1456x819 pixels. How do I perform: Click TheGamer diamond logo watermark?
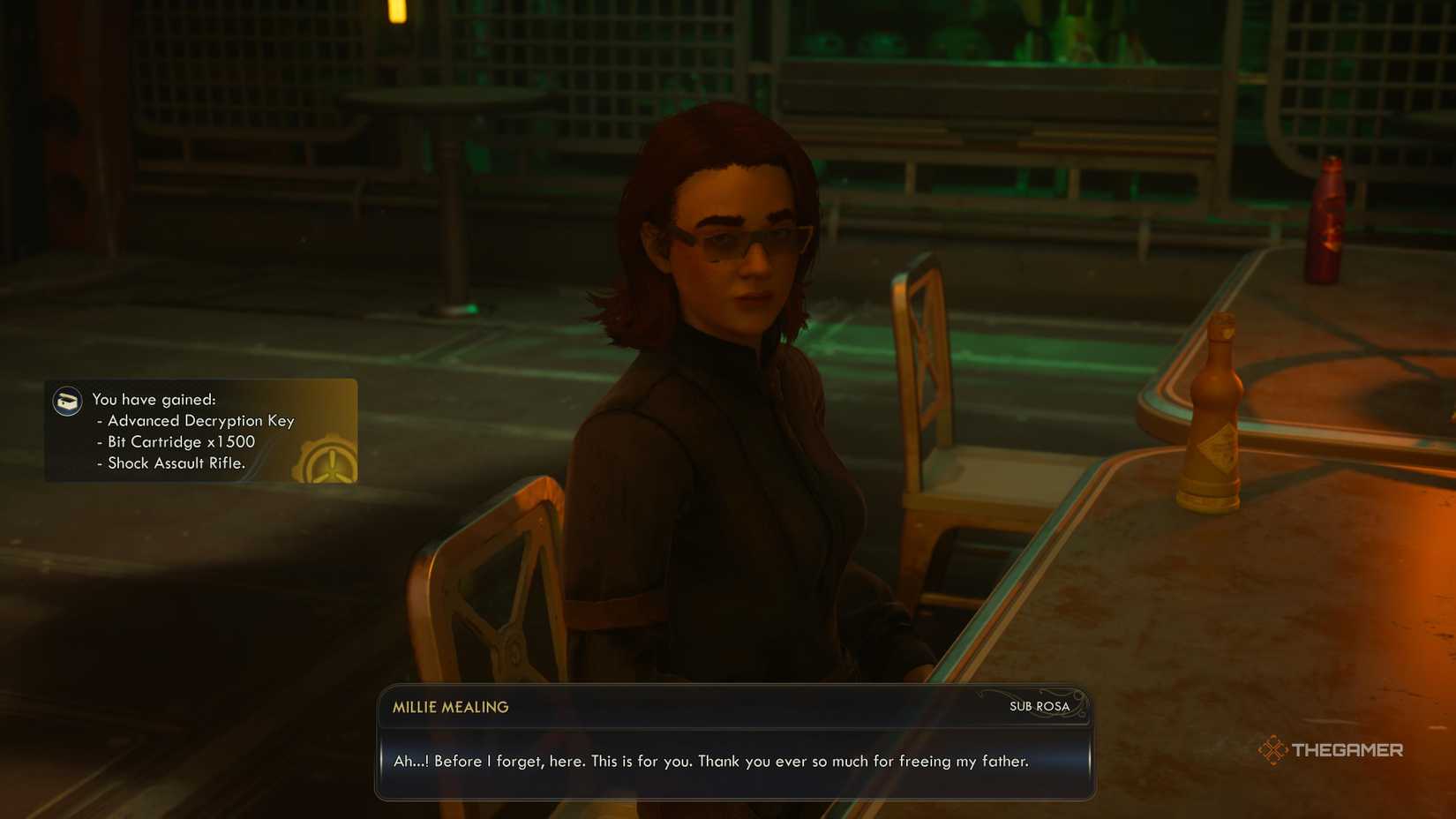click(1273, 750)
